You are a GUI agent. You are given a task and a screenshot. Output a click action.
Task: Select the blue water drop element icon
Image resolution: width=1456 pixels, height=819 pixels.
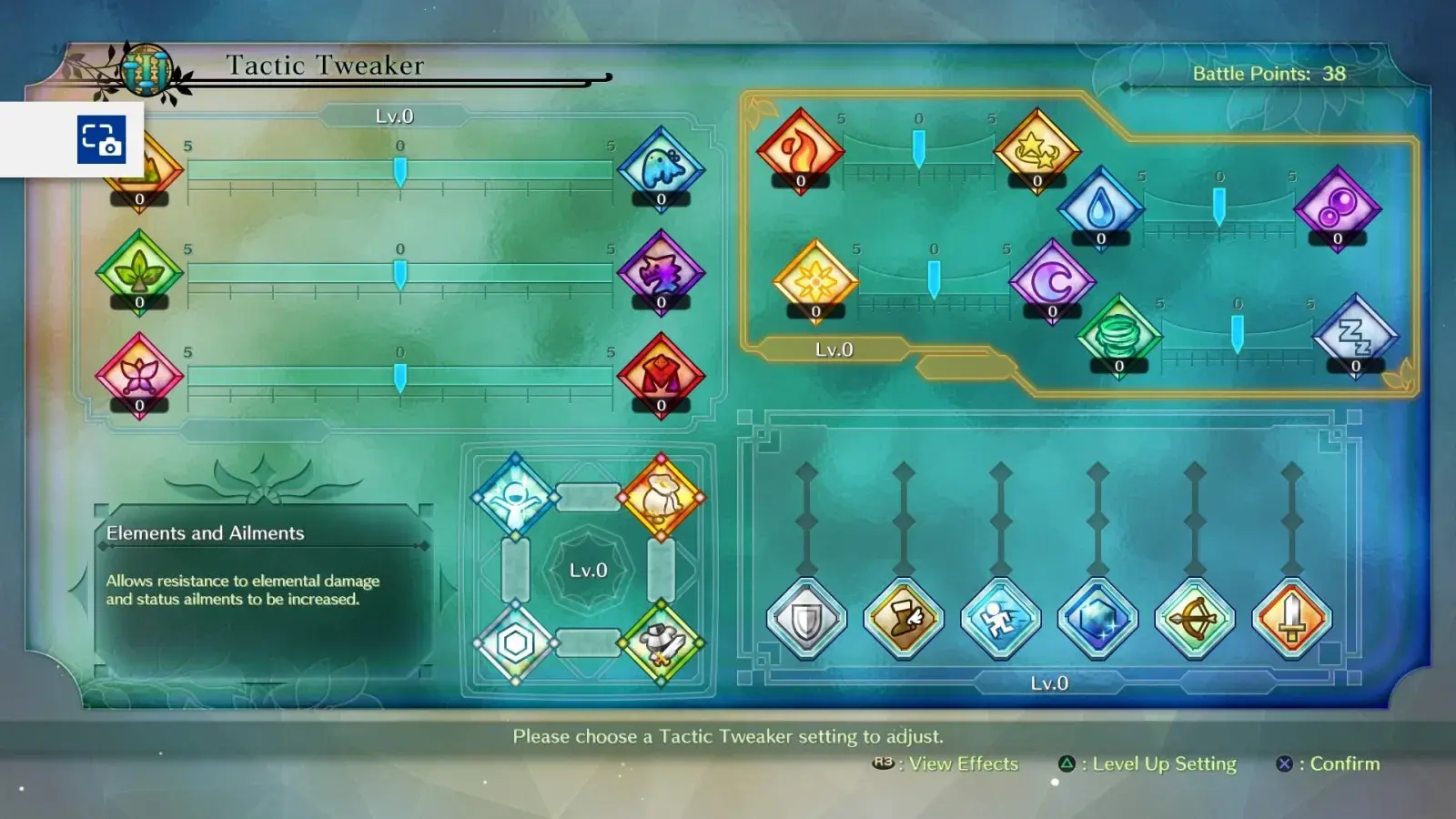(1100, 207)
